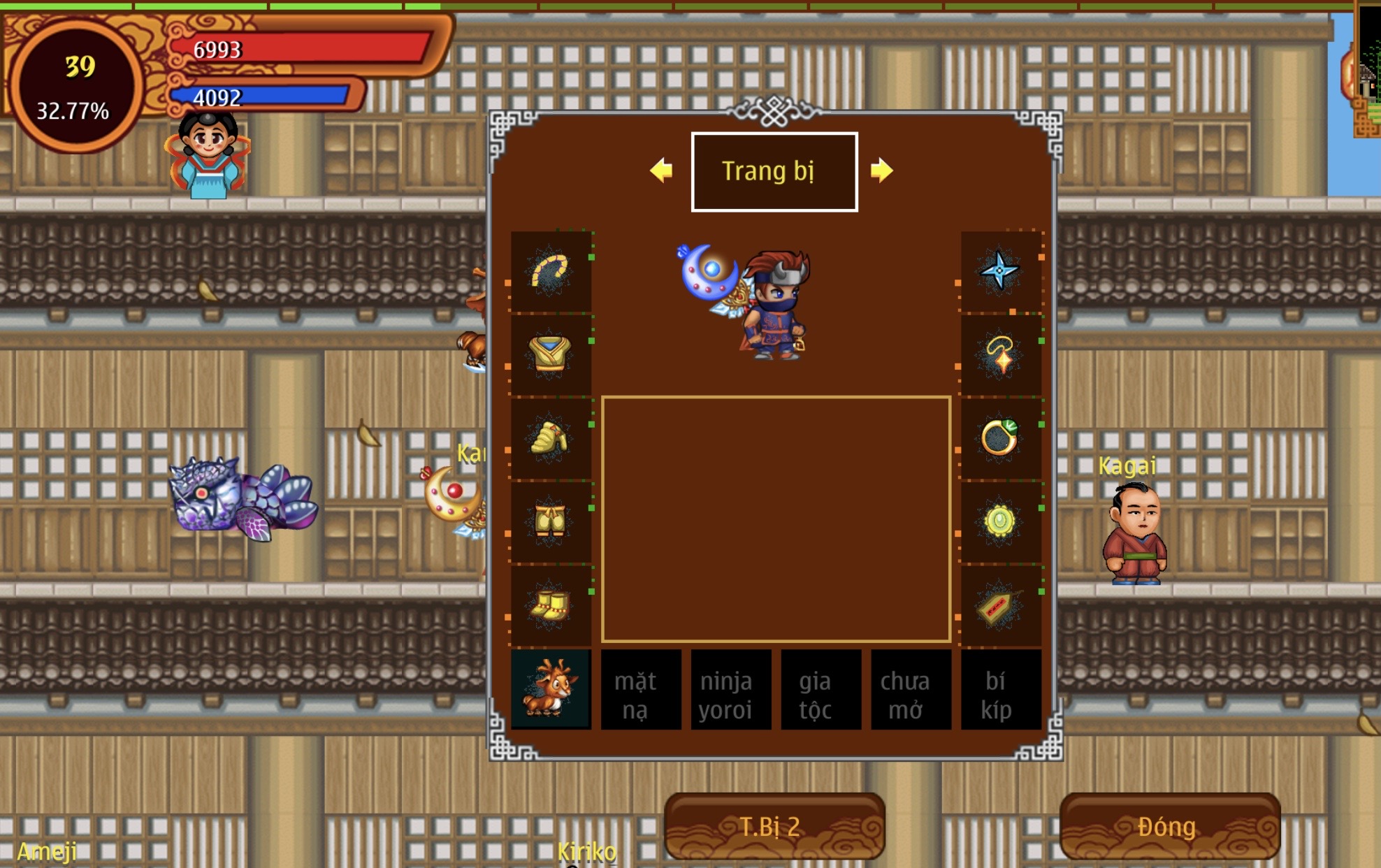Go to next panel with right arrow
This screenshot has height=868, width=1381.
tap(881, 171)
